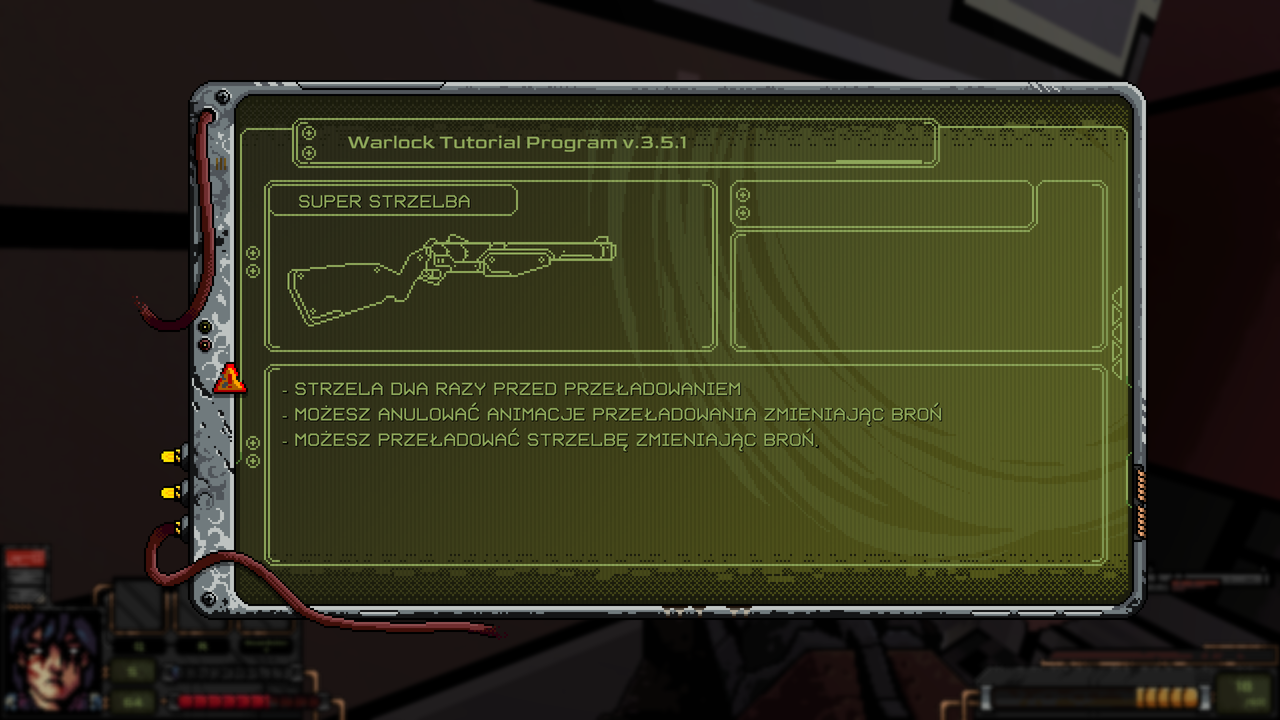
Task: Click the Warlock Tutorial Program title bar
Action: 520,142
